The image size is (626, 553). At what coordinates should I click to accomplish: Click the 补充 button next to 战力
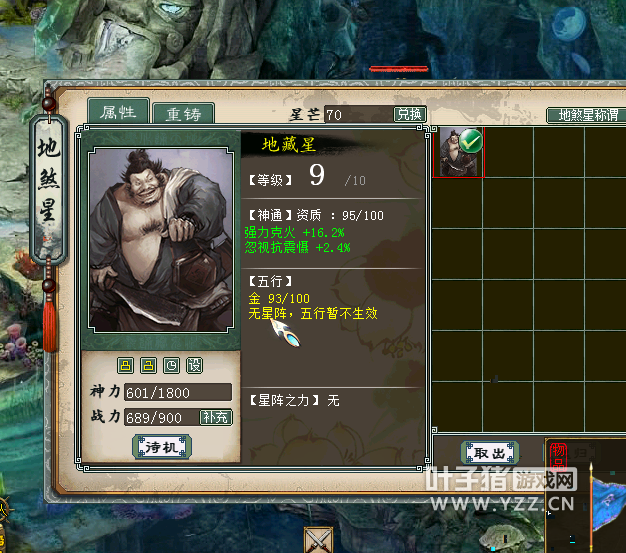point(215,417)
